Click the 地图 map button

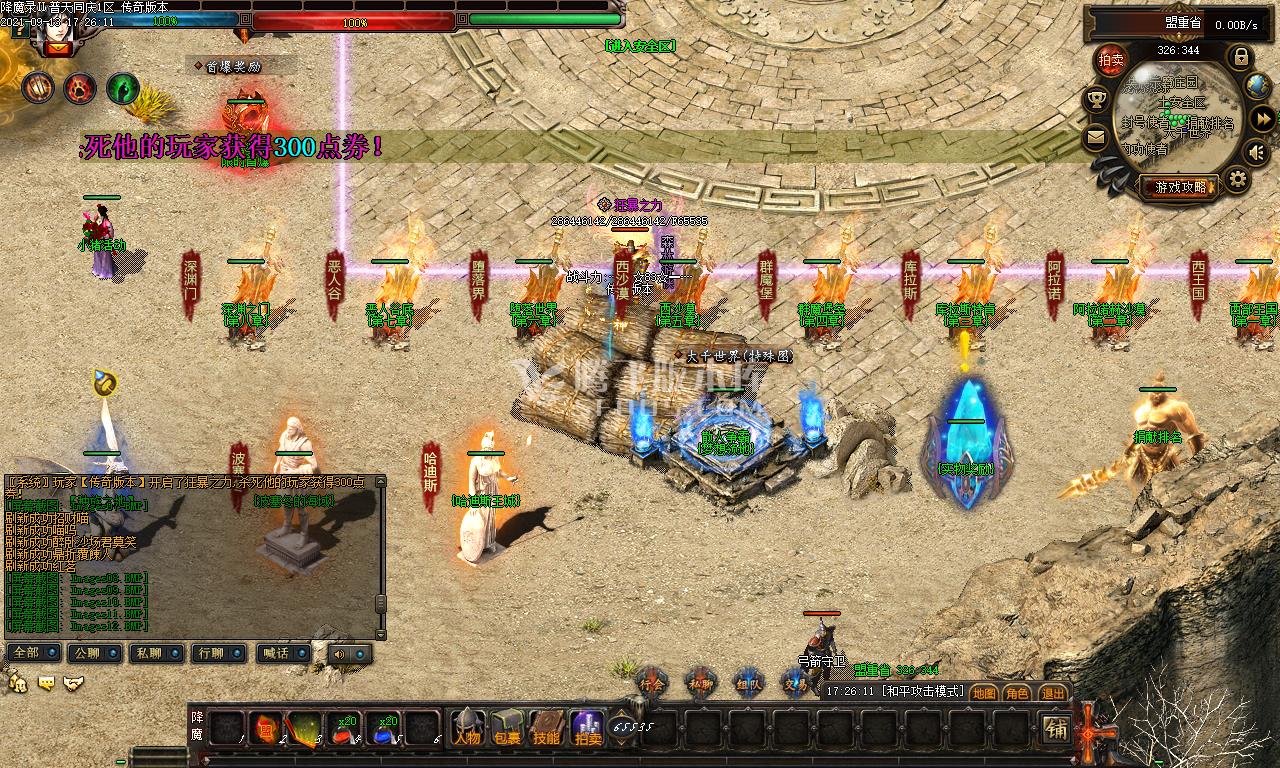click(984, 692)
